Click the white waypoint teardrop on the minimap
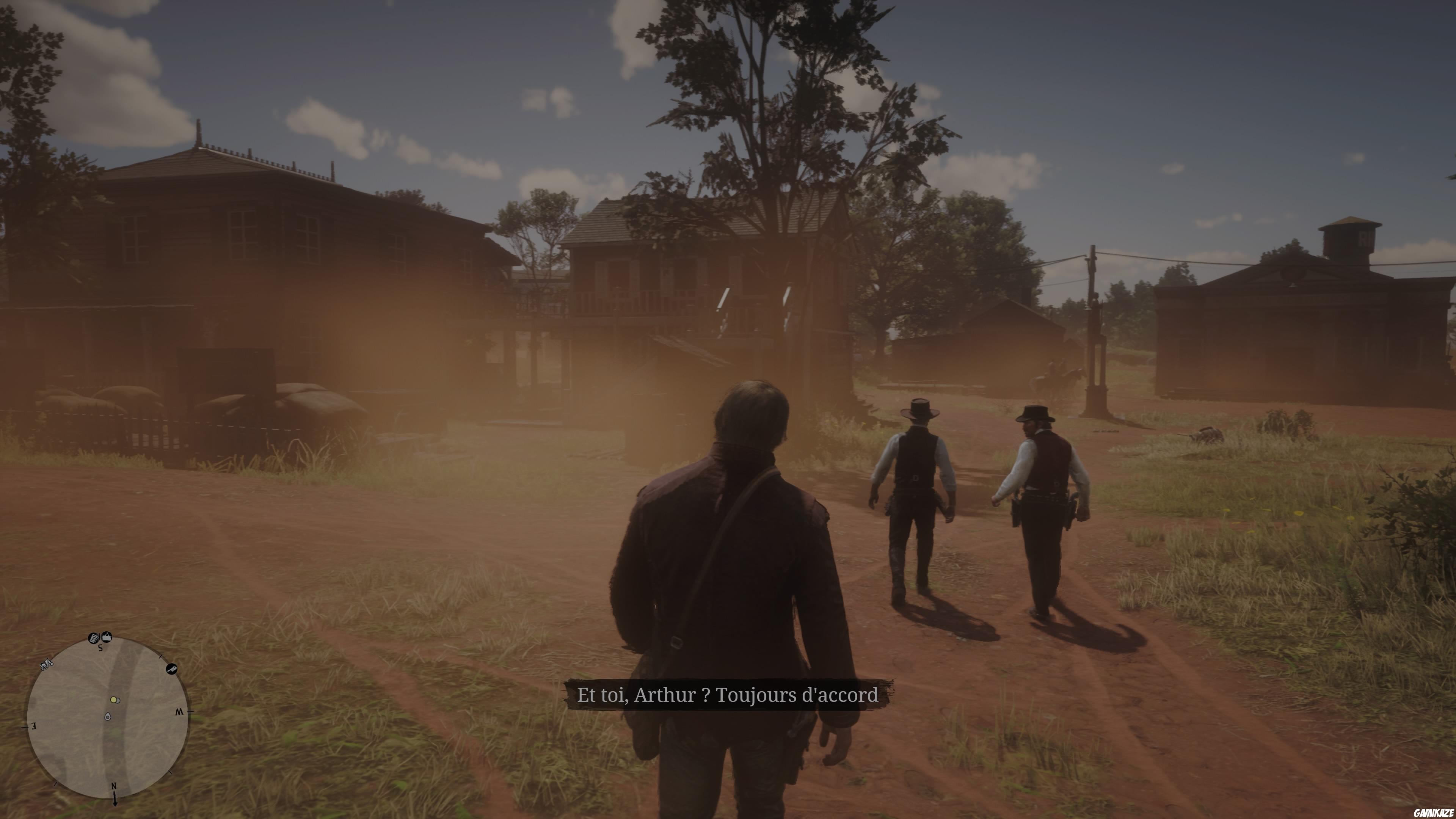The width and height of the screenshot is (1456, 819). [x=108, y=717]
